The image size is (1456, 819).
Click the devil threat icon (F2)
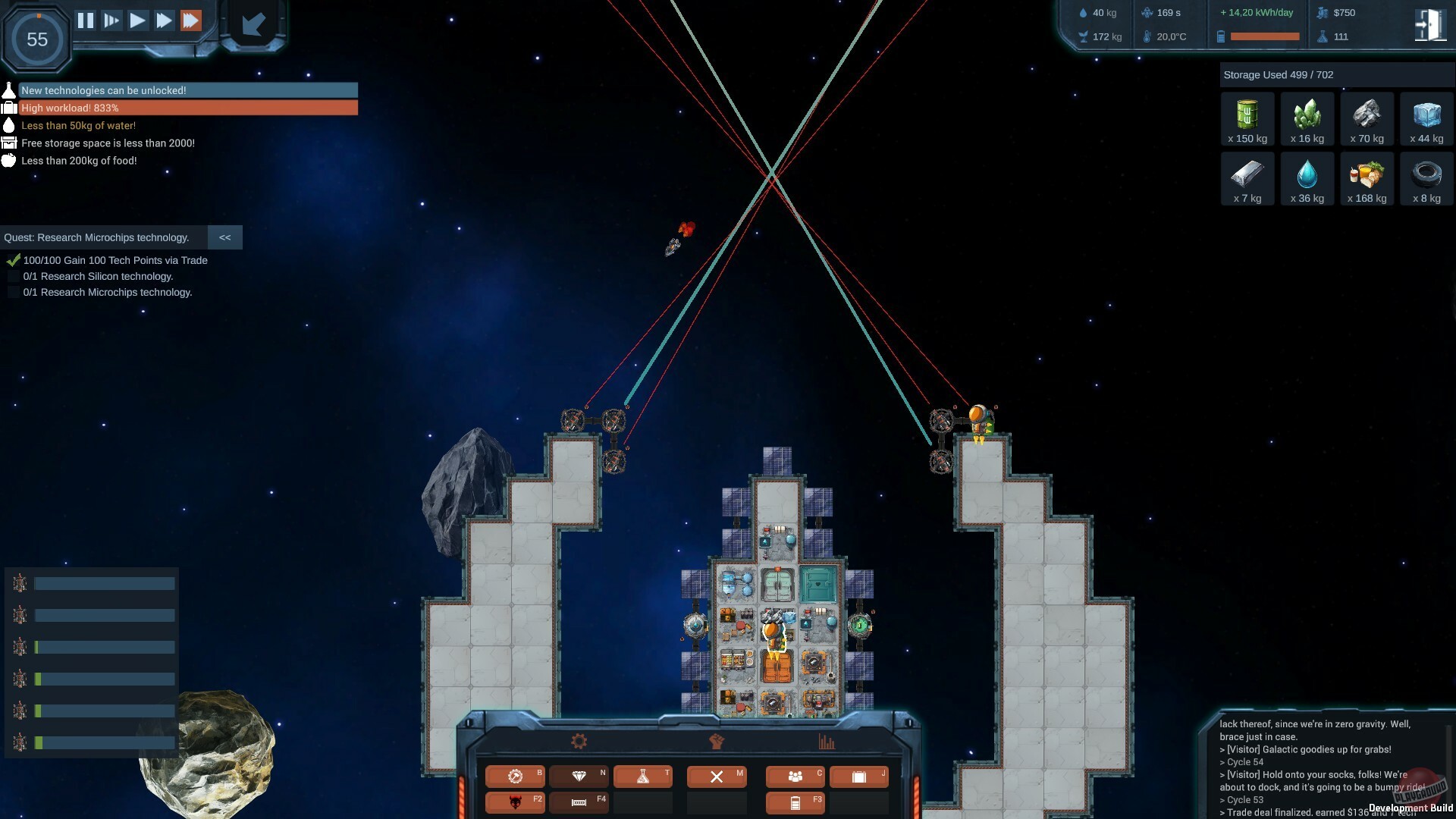pos(516,802)
